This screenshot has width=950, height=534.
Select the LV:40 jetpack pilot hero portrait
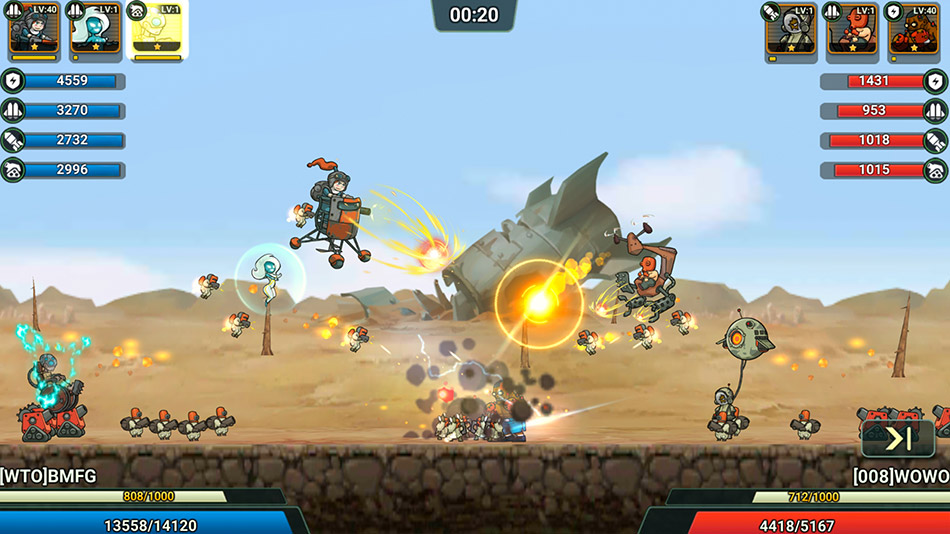[x=34, y=30]
